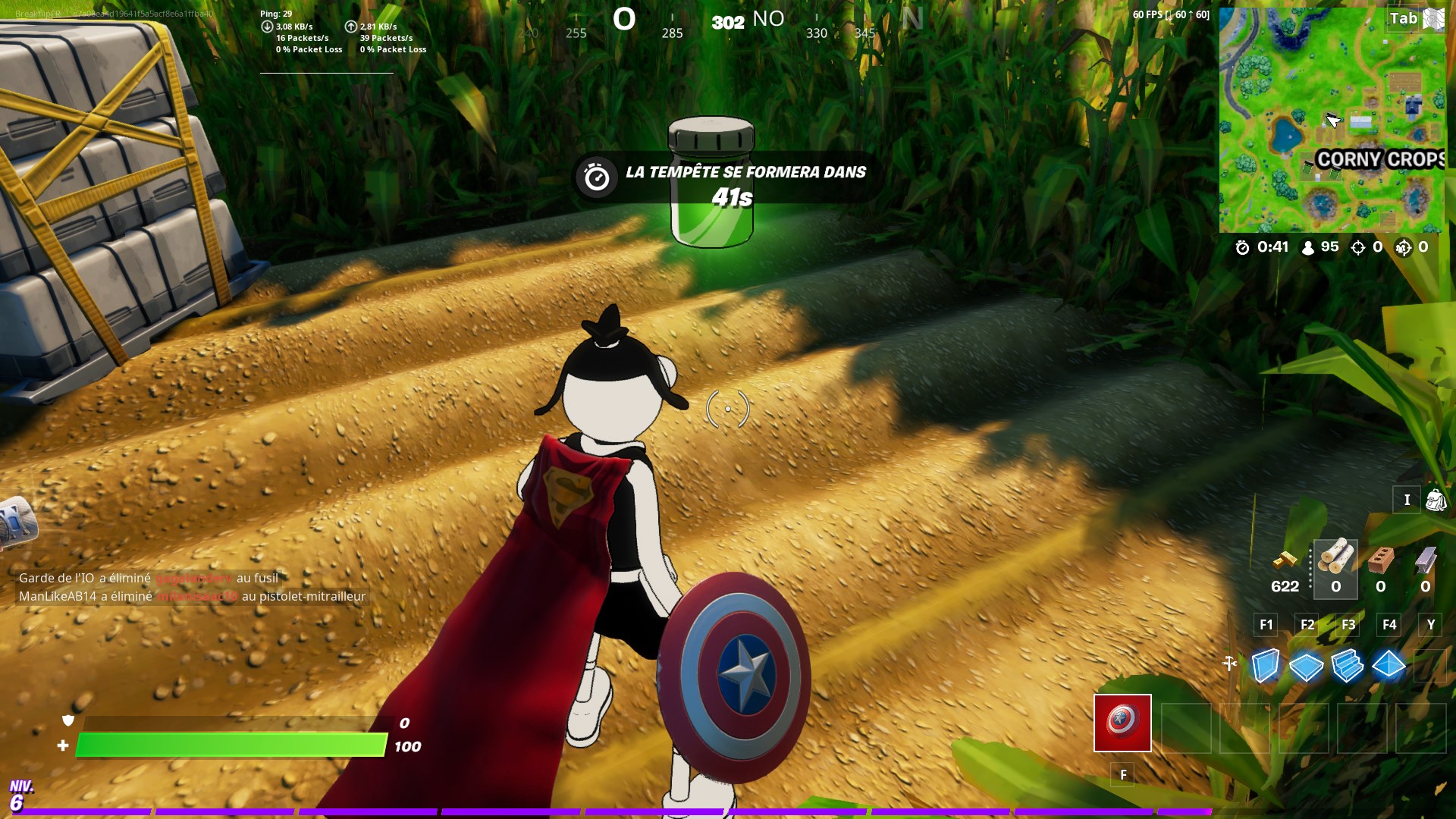Screen dimensions: 1456x819
Task: Choose the floor building piece
Action: click(1306, 666)
